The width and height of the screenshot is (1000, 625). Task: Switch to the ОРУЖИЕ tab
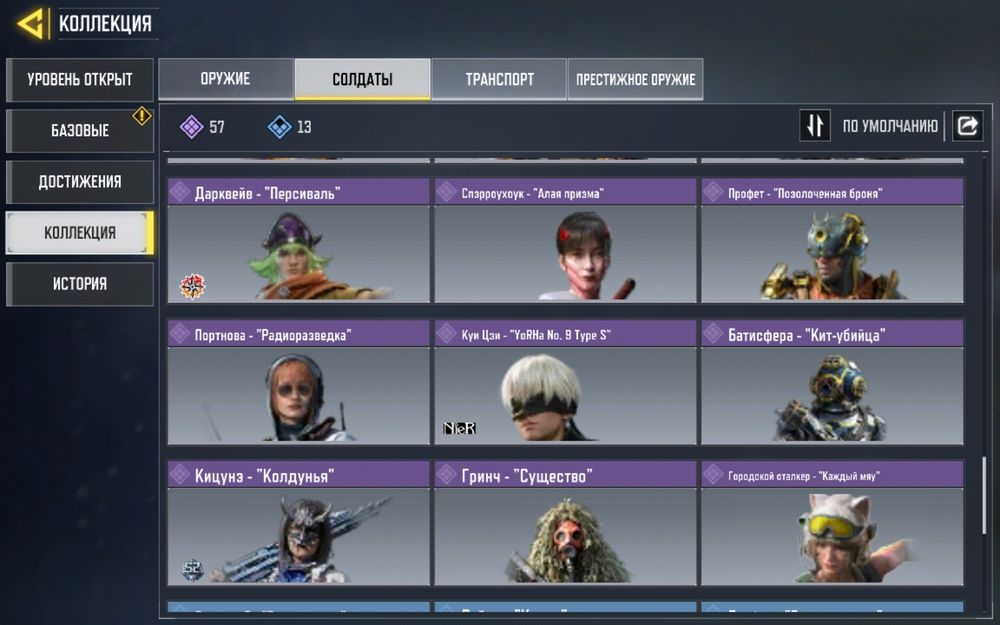point(225,79)
